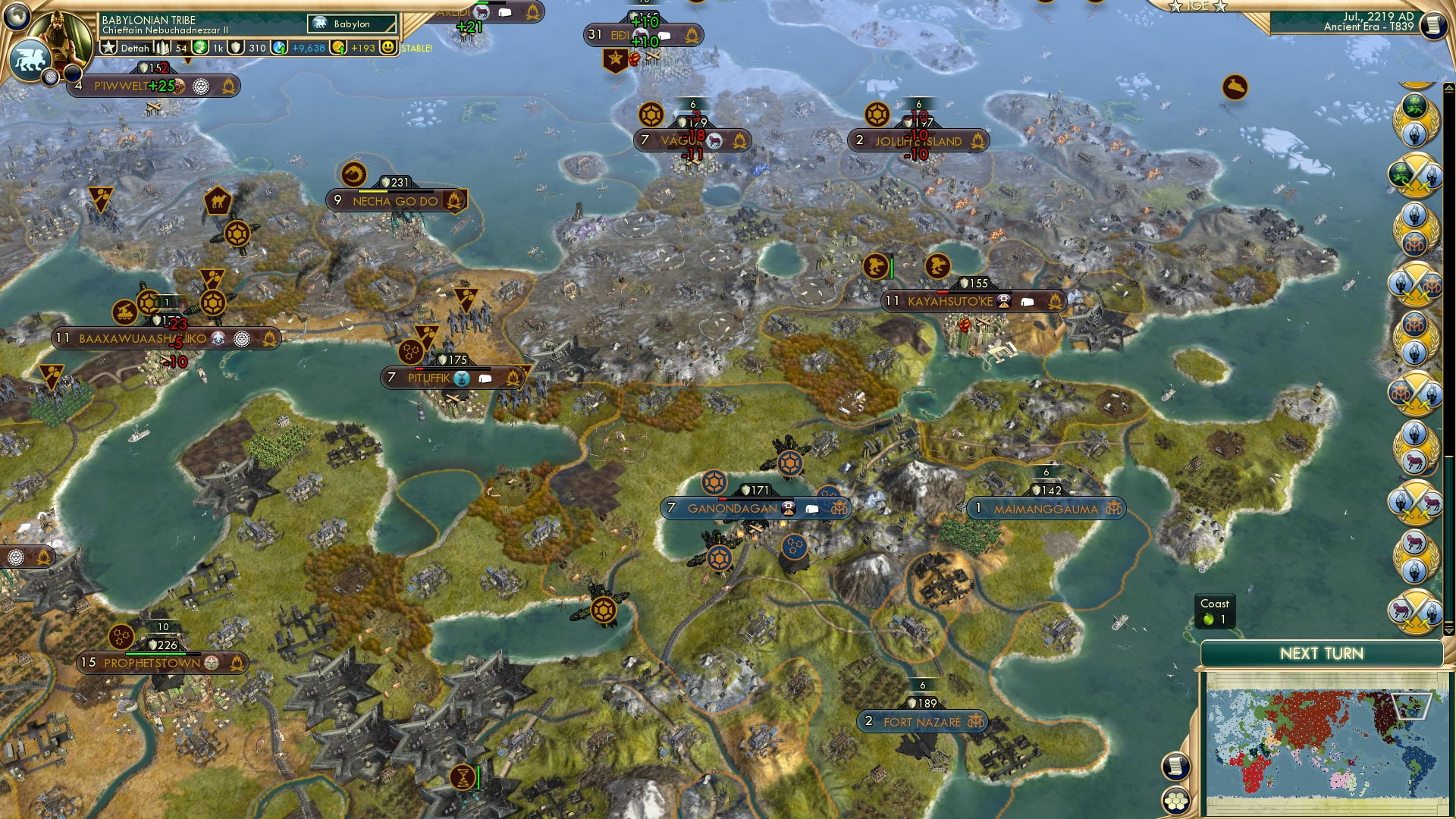1456x819 pixels.
Task: Open the Babylon leader name dropdown banner
Action: click(352, 24)
